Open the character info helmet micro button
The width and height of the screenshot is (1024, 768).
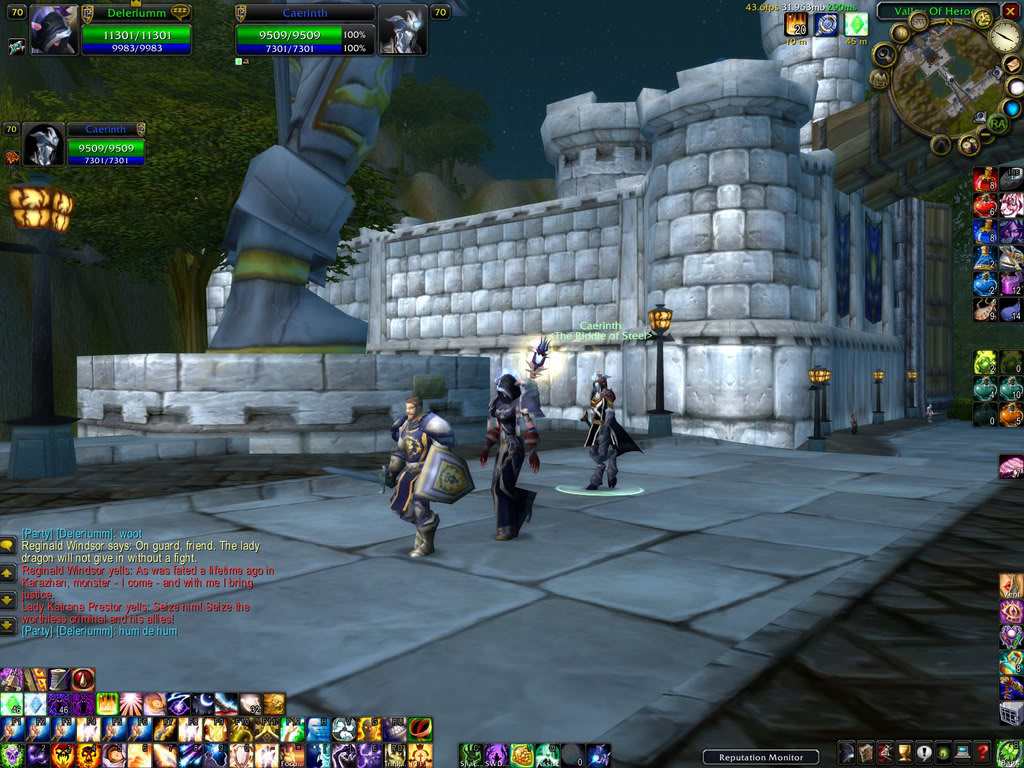click(846, 753)
